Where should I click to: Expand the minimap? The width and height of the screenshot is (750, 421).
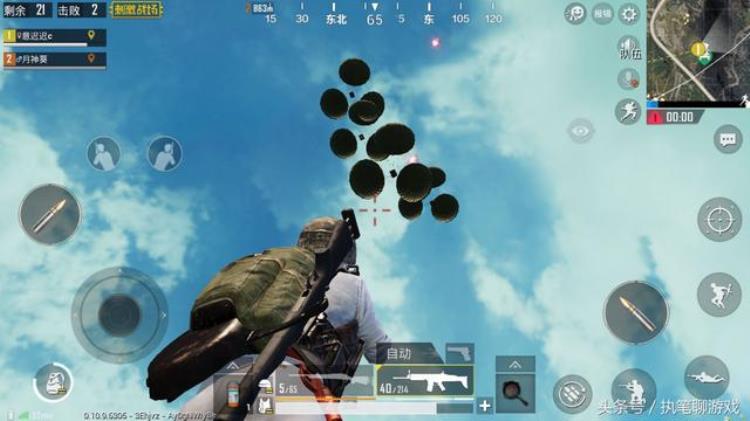click(698, 49)
